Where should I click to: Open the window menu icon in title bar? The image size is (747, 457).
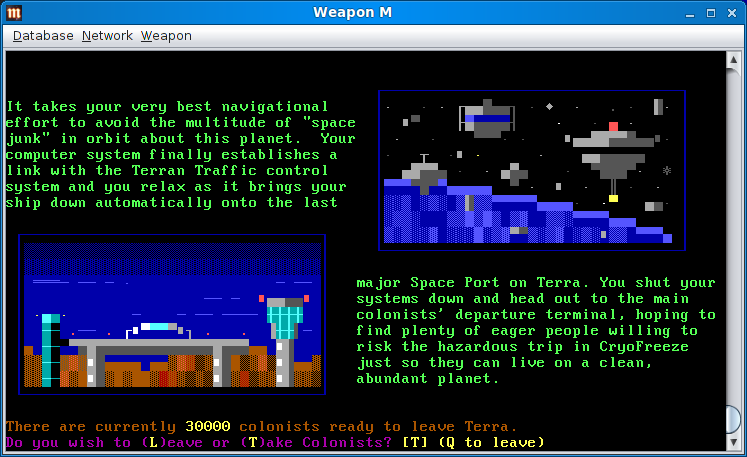pyautogui.click(x=13, y=12)
